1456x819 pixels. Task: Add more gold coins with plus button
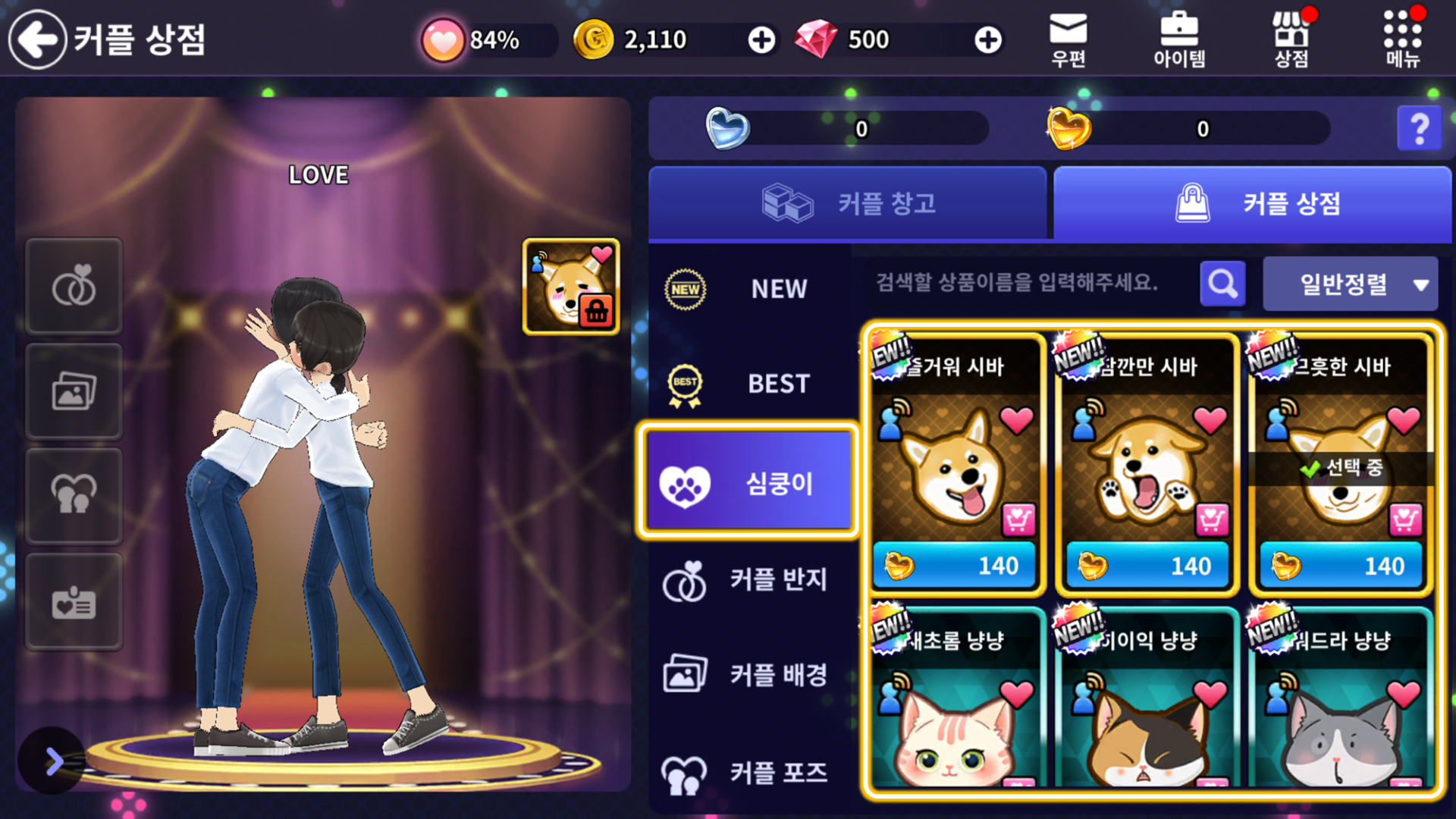[761, 40]
